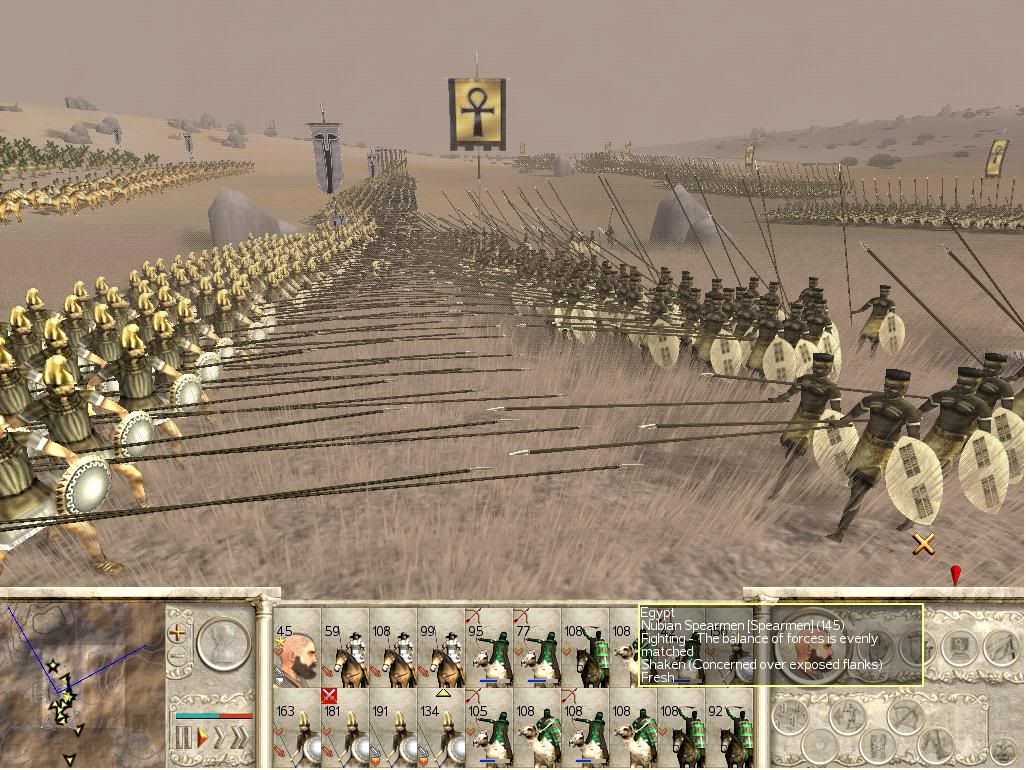The height and width of the screenshot is (770, 1026).
Task: Click the battle minimap
Action: tap(80, 682)
